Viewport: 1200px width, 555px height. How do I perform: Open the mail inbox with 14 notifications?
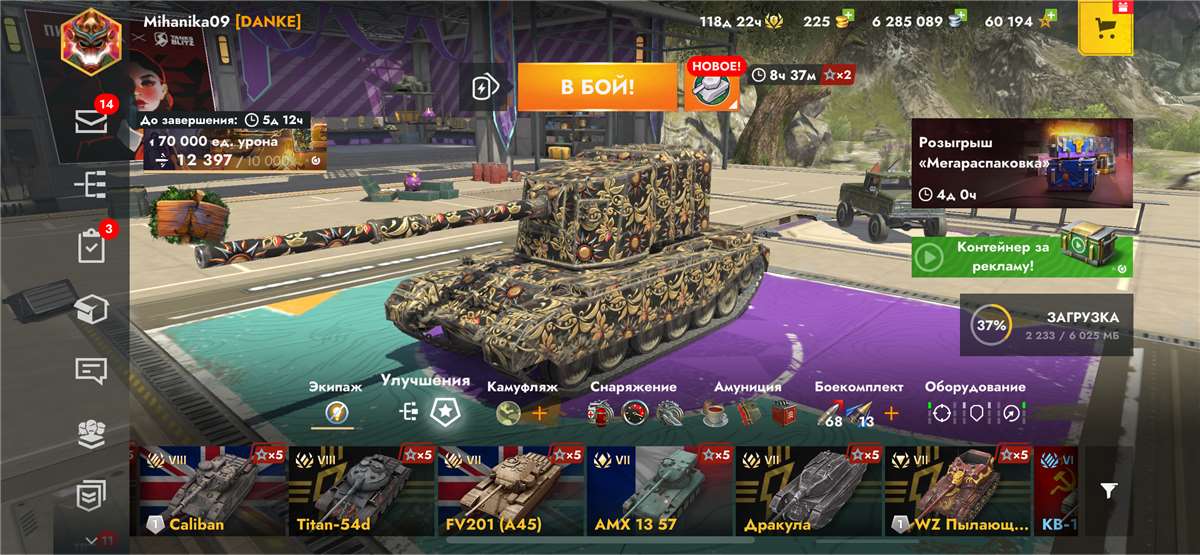pos(92,122)
